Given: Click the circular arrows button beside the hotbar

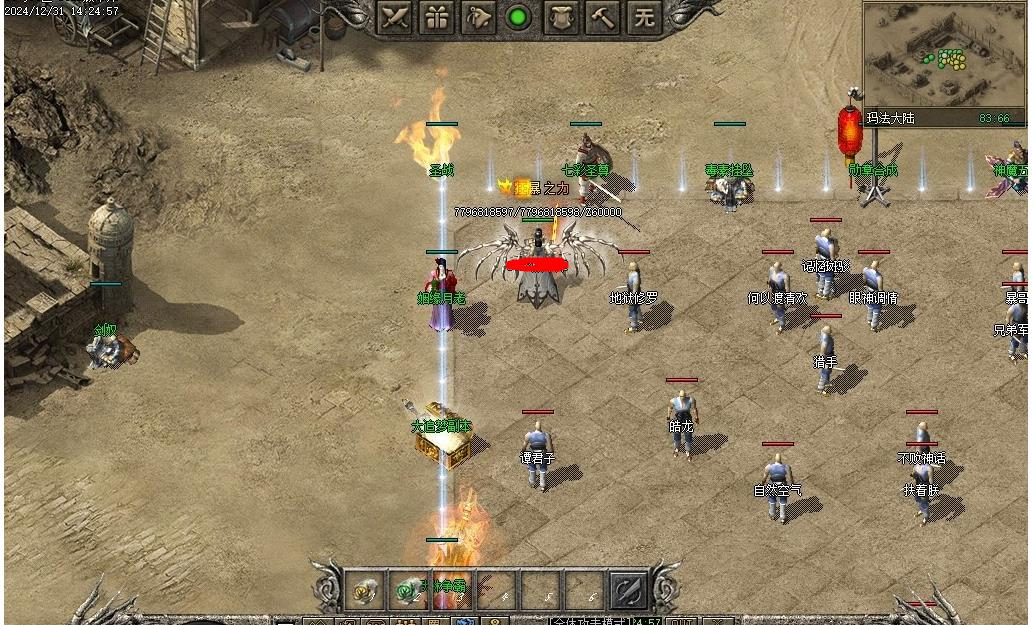Looking at the screenshot, I should (x=629, y=592).
